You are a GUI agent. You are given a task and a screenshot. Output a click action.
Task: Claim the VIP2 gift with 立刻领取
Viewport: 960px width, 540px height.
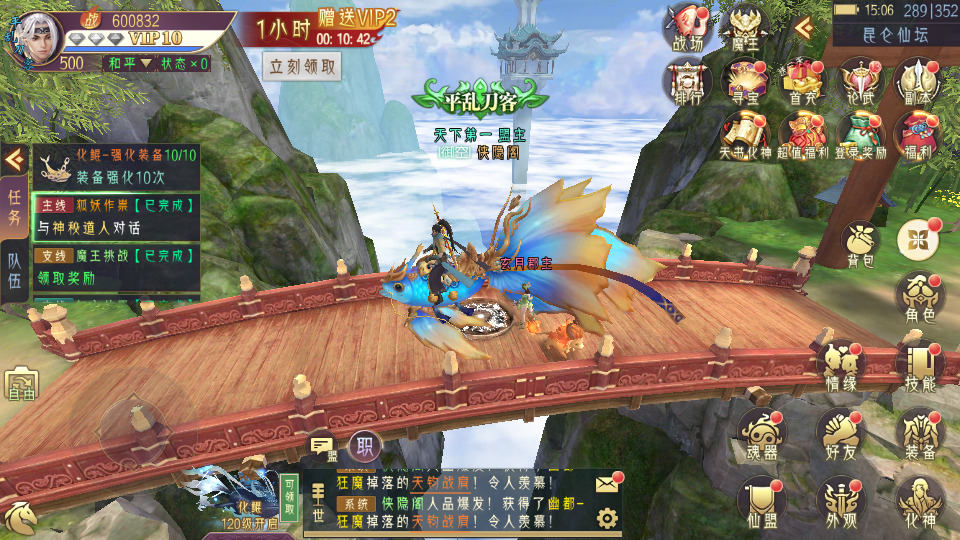(x=303, y=67)
